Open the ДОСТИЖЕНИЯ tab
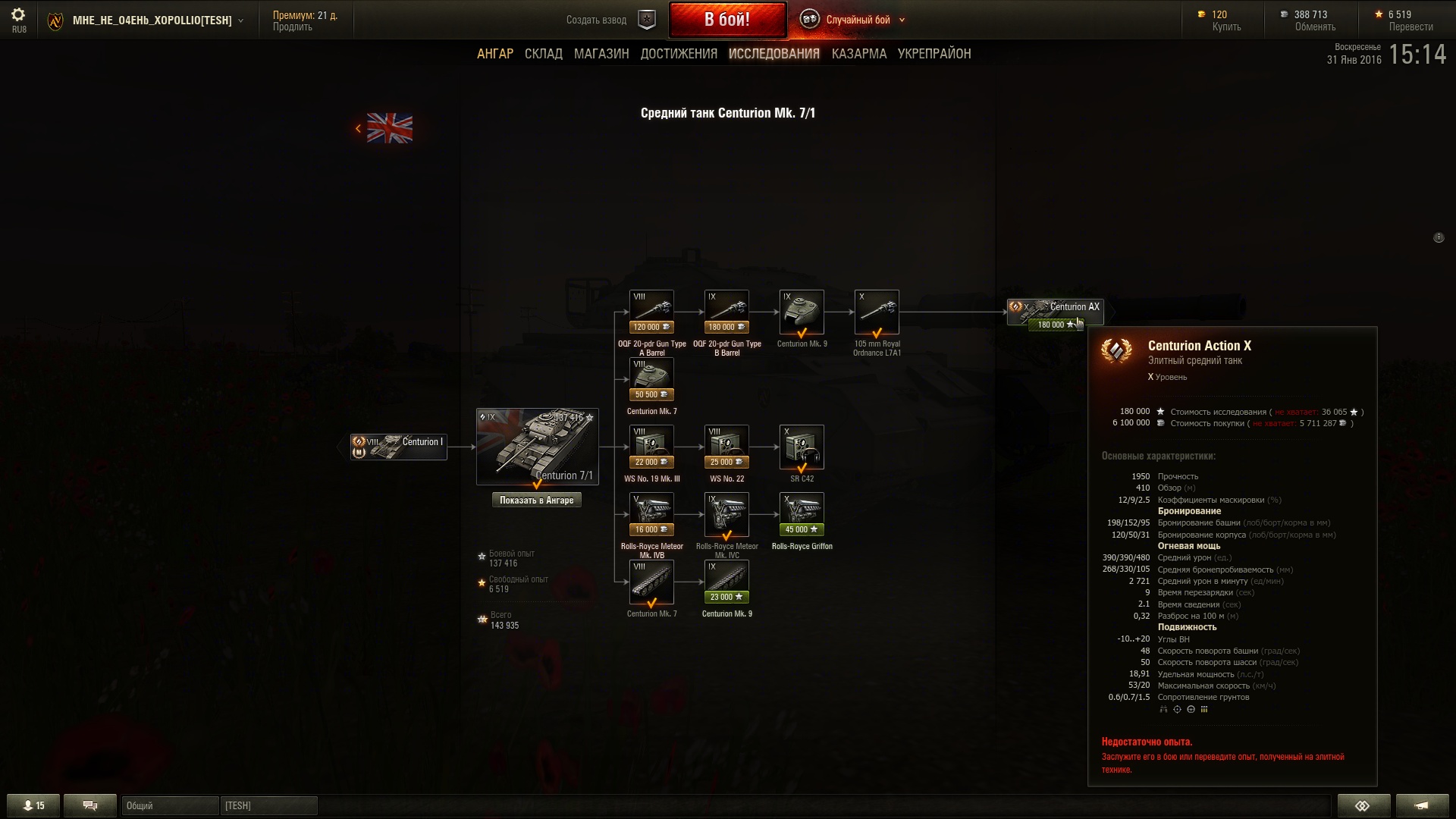 (x=679, y=54)
